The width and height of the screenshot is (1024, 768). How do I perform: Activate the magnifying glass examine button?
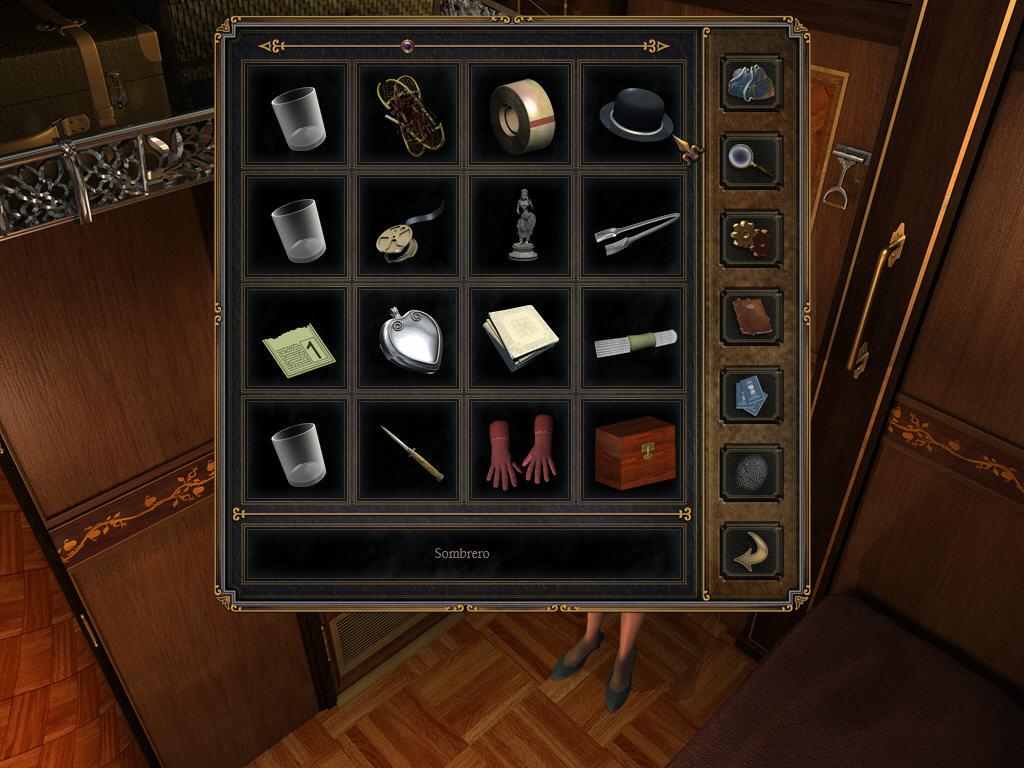tap(751, 160)
